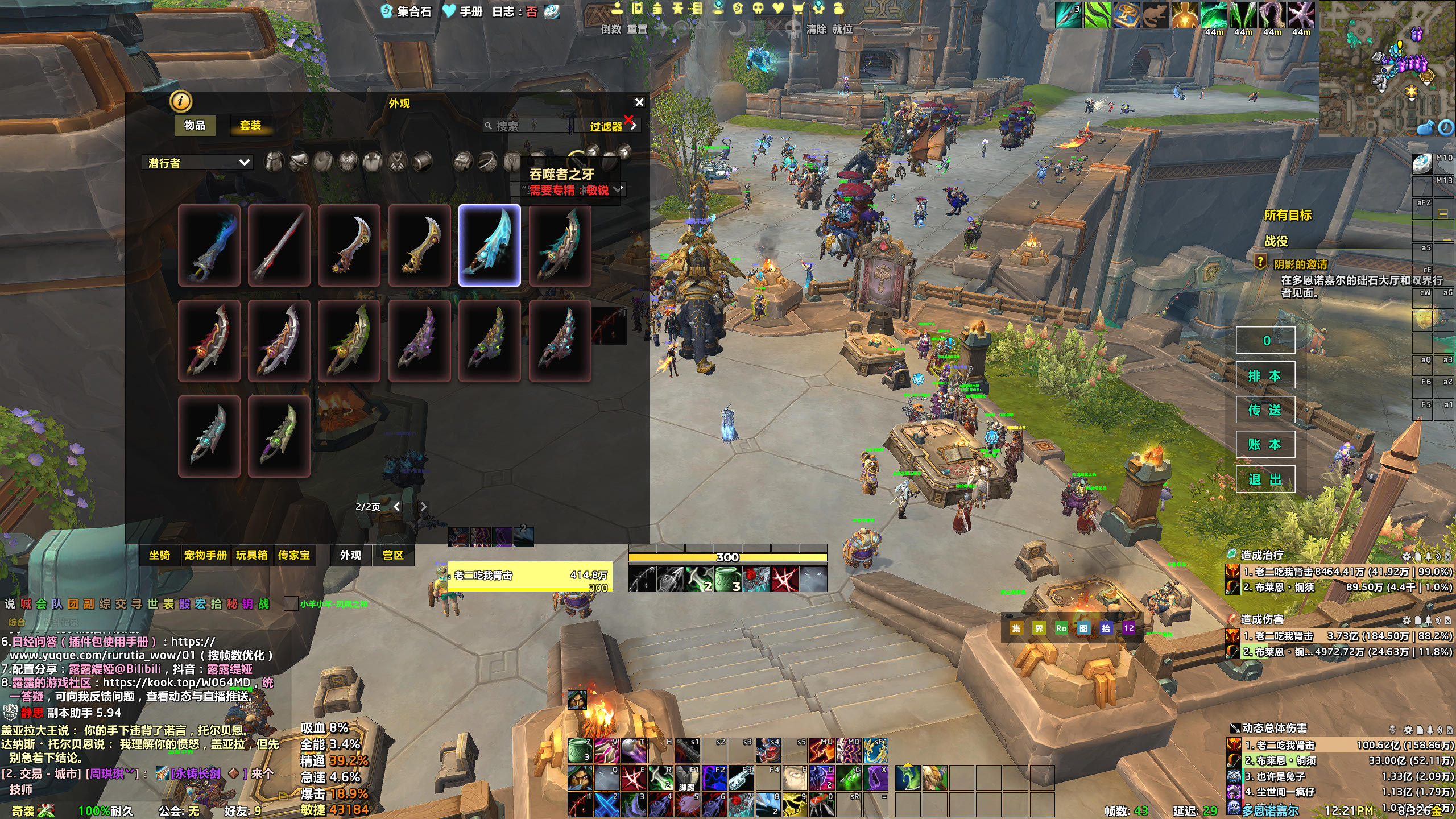
Task: Switch to the 玩具箱 toy box tab
Action: [252, 555]
